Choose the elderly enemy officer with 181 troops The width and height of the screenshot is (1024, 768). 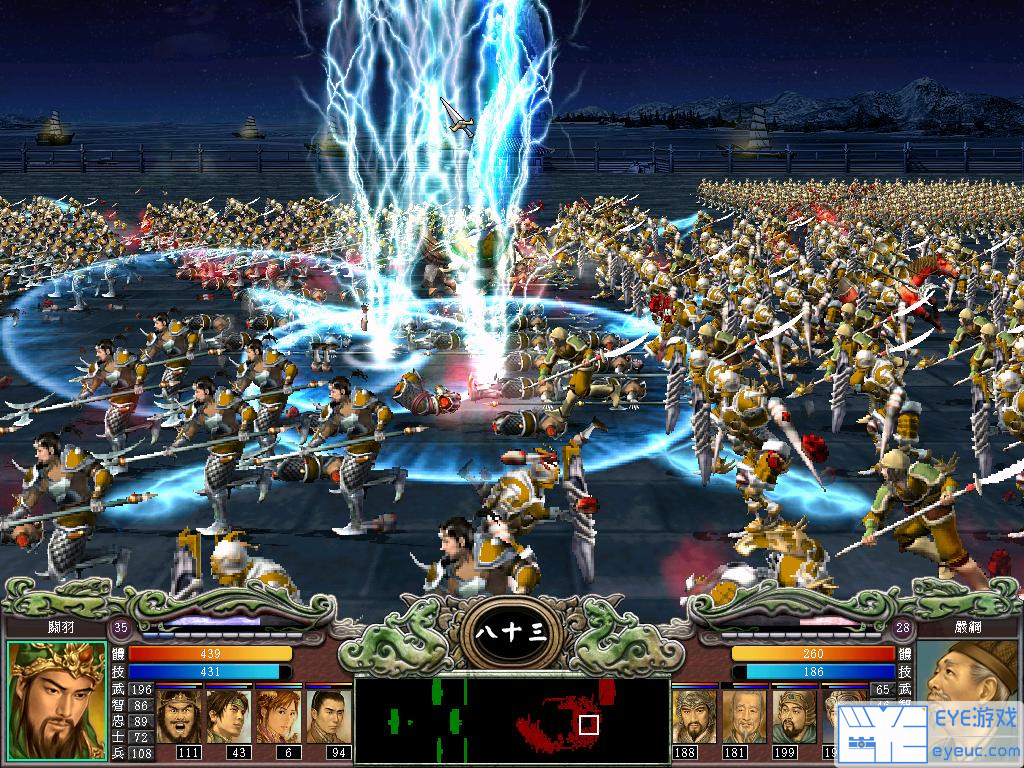[x=743, y=714]
